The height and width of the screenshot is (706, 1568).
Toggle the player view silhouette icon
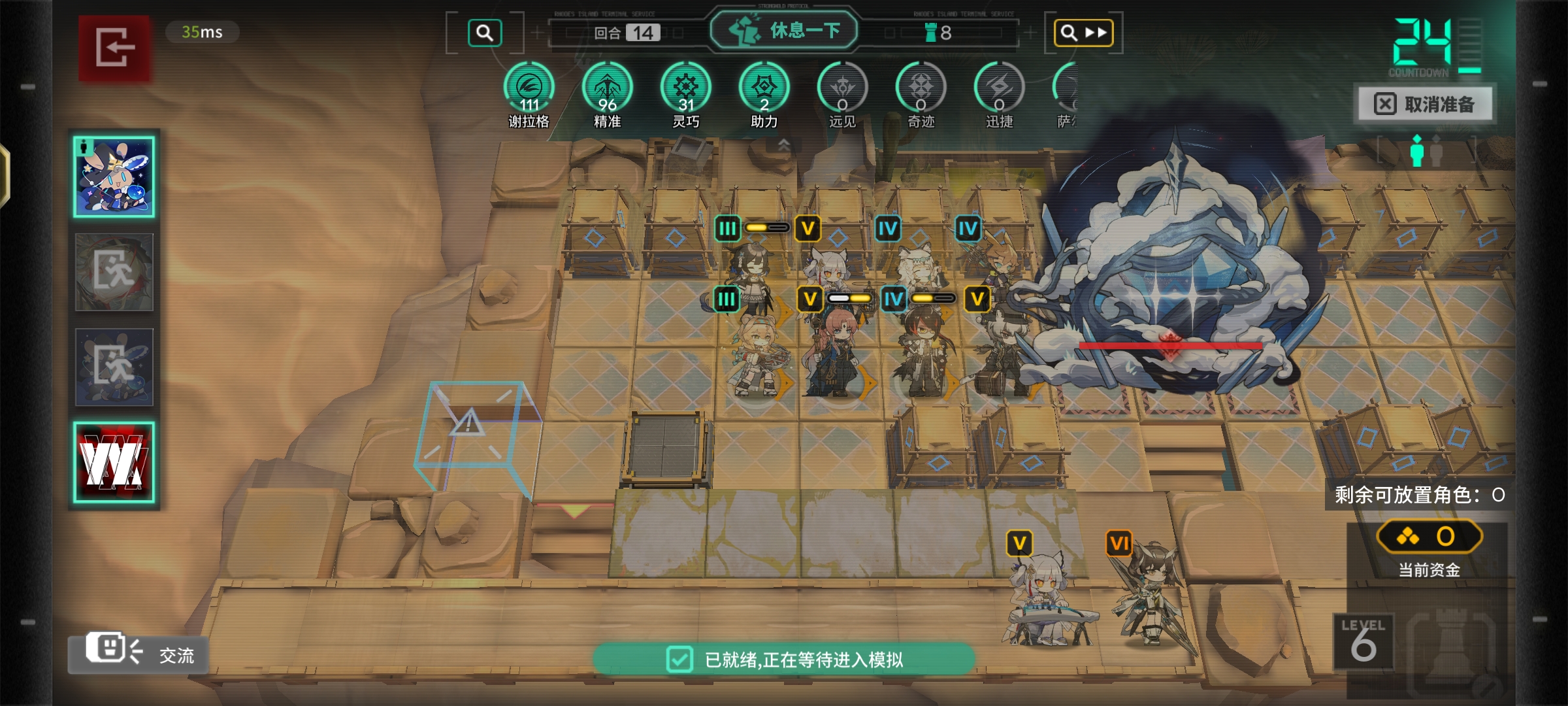point(1426,151)
